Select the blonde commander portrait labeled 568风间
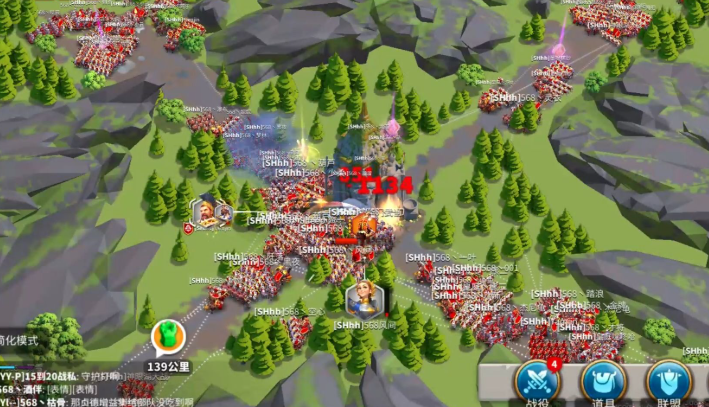The image size is (709, 407). point(362,299)
